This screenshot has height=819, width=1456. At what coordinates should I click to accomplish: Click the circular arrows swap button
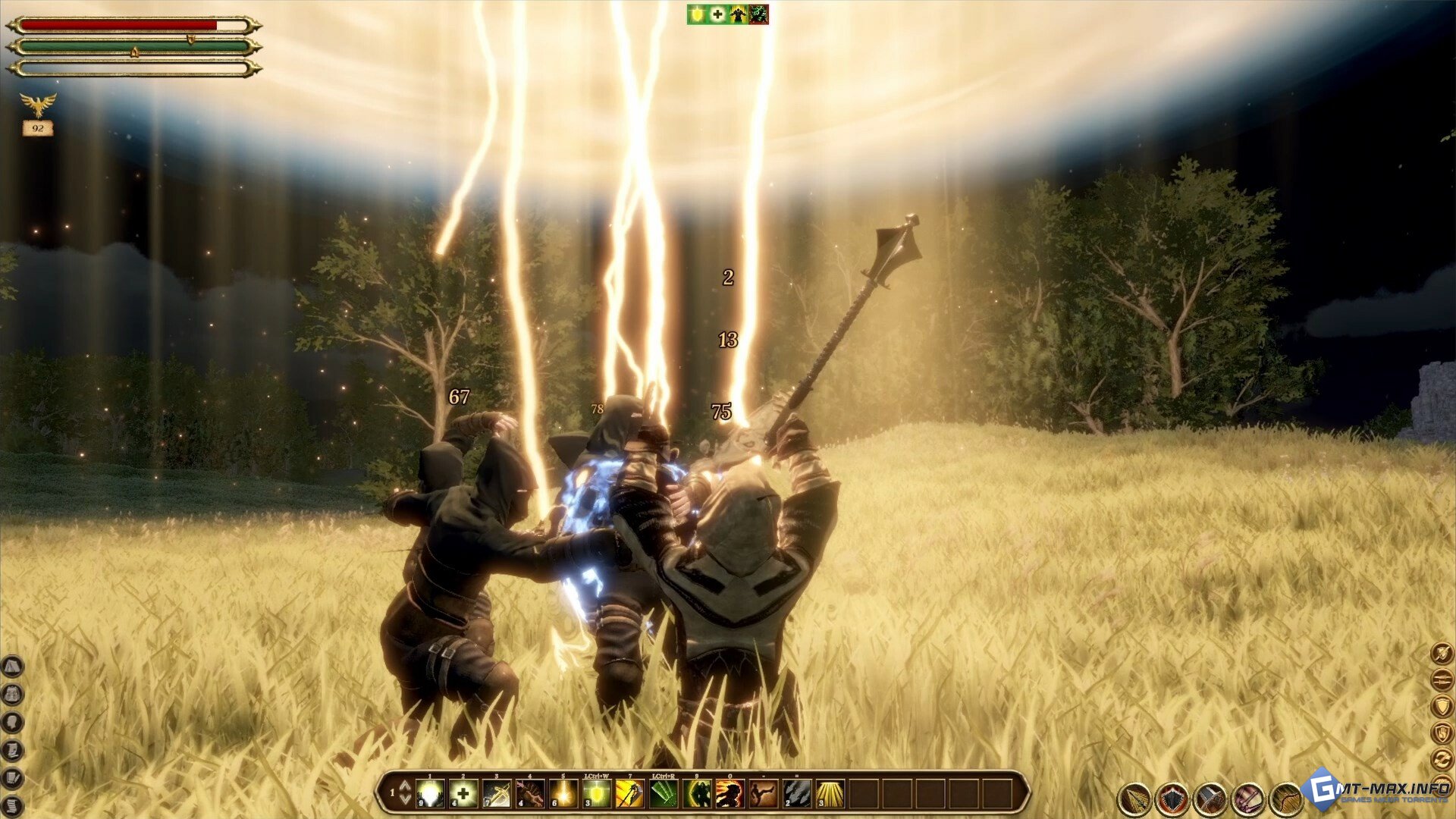(1441, 758)
